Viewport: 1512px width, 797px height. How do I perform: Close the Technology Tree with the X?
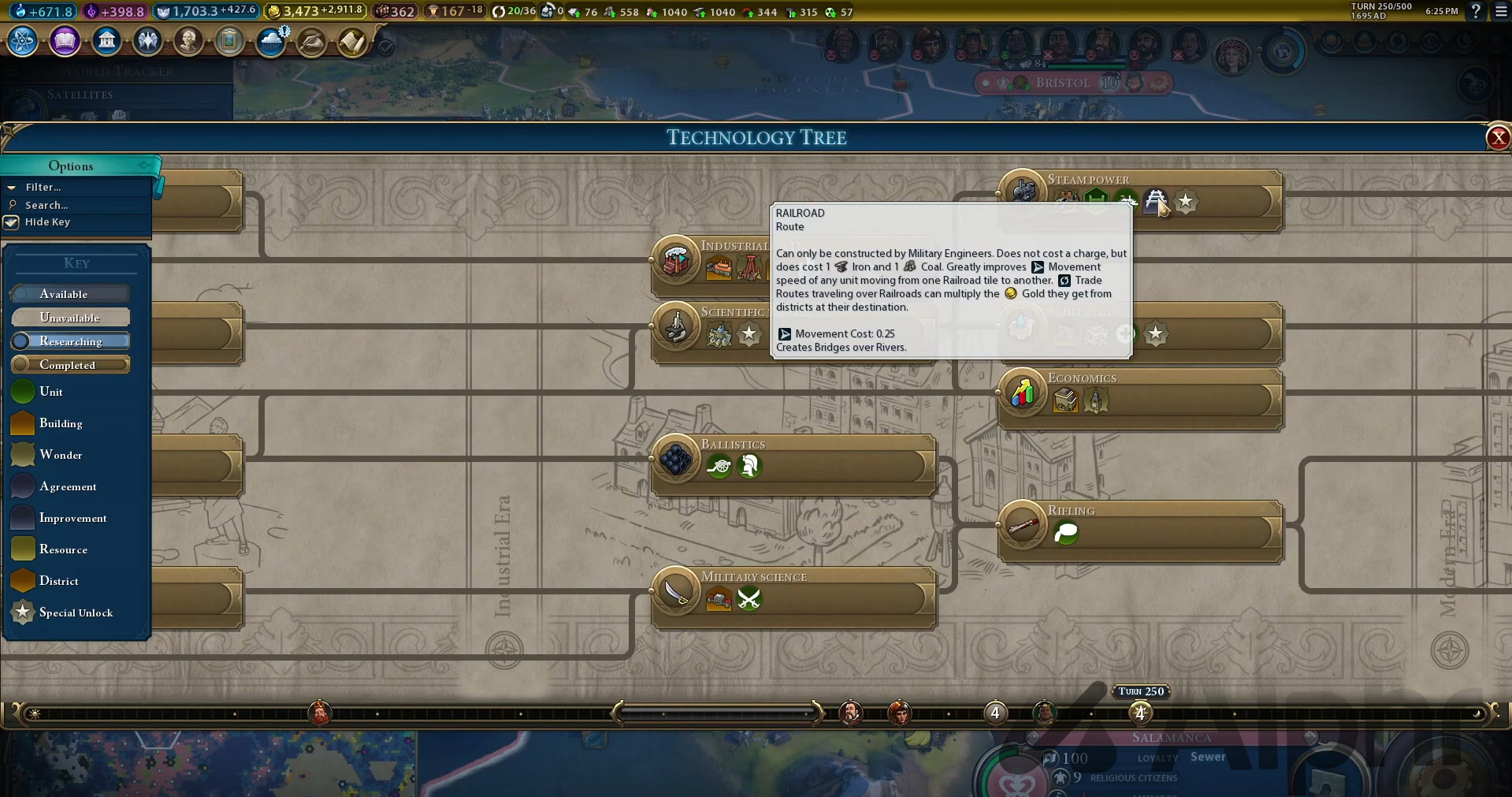pyautogui.click(x=1497, y=137)
